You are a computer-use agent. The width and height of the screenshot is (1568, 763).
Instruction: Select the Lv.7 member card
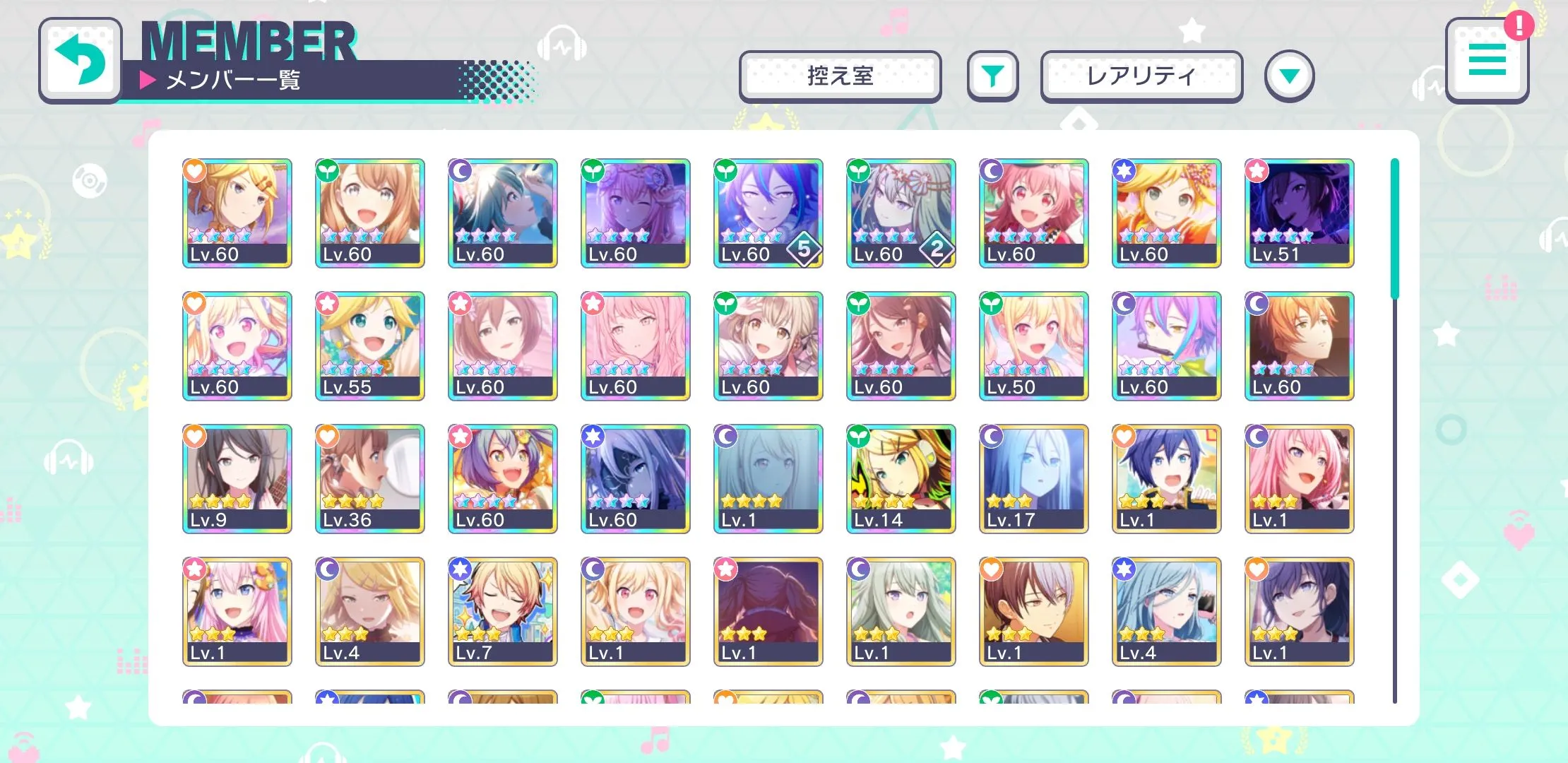pos(502,611)
